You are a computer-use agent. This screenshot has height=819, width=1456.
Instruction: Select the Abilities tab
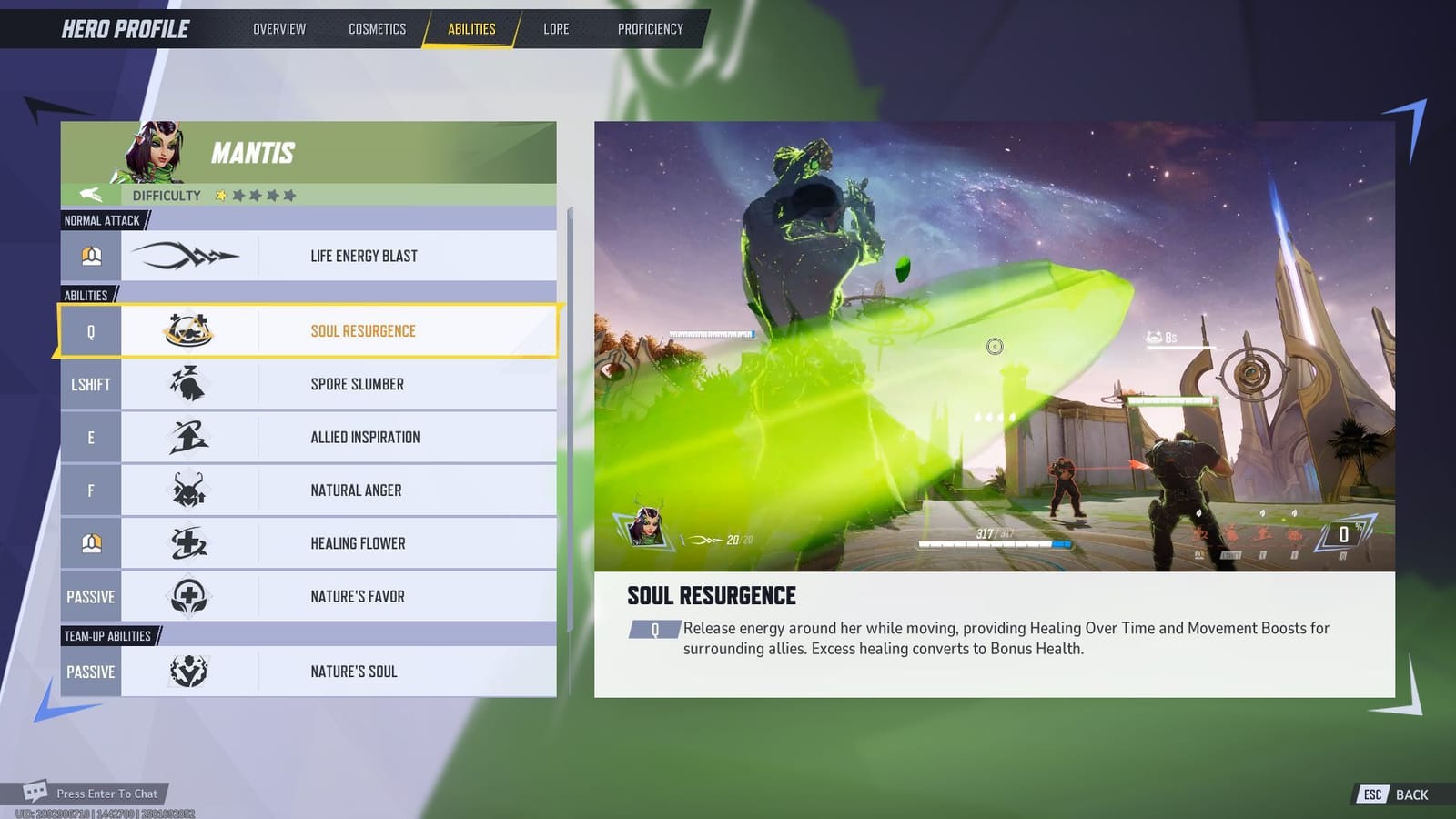[472, 28]
